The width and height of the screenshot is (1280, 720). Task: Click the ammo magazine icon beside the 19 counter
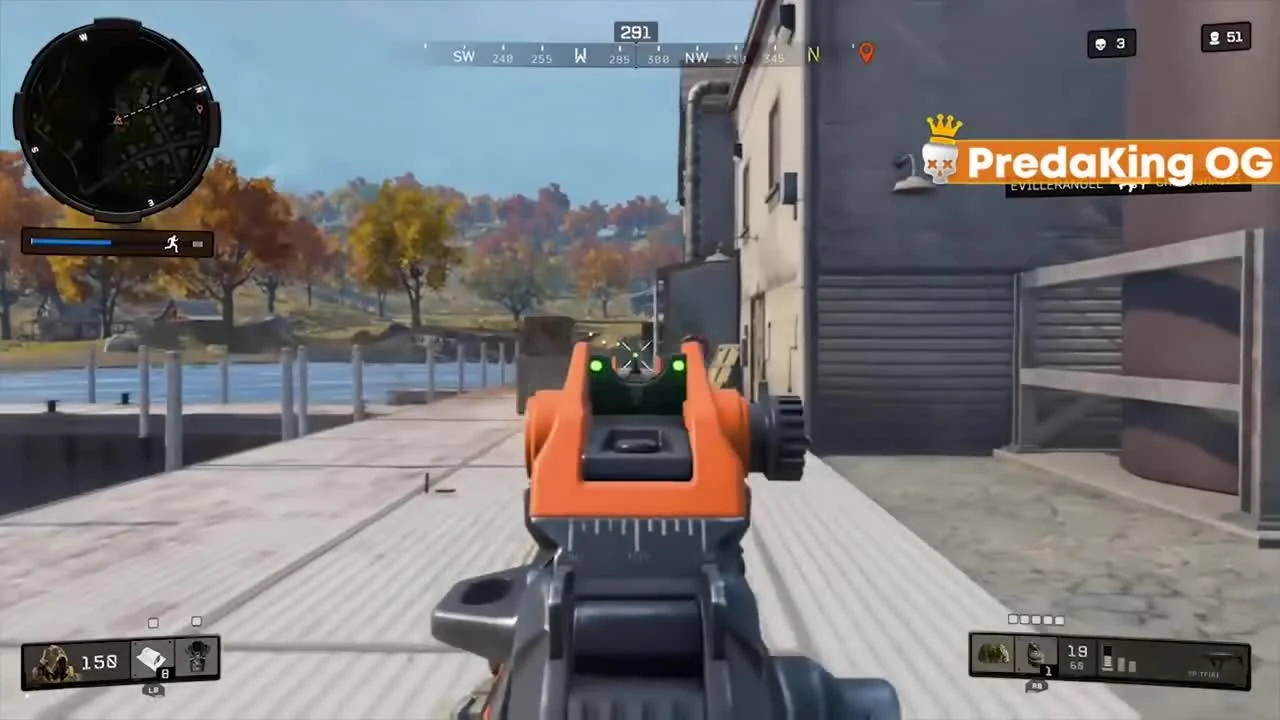coord(1108,660)
